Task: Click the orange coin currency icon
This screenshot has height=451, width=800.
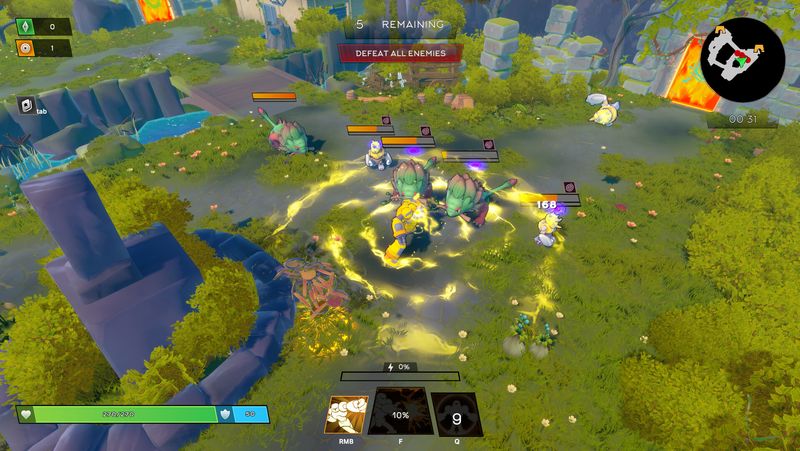Action: (x=26, y=47)
